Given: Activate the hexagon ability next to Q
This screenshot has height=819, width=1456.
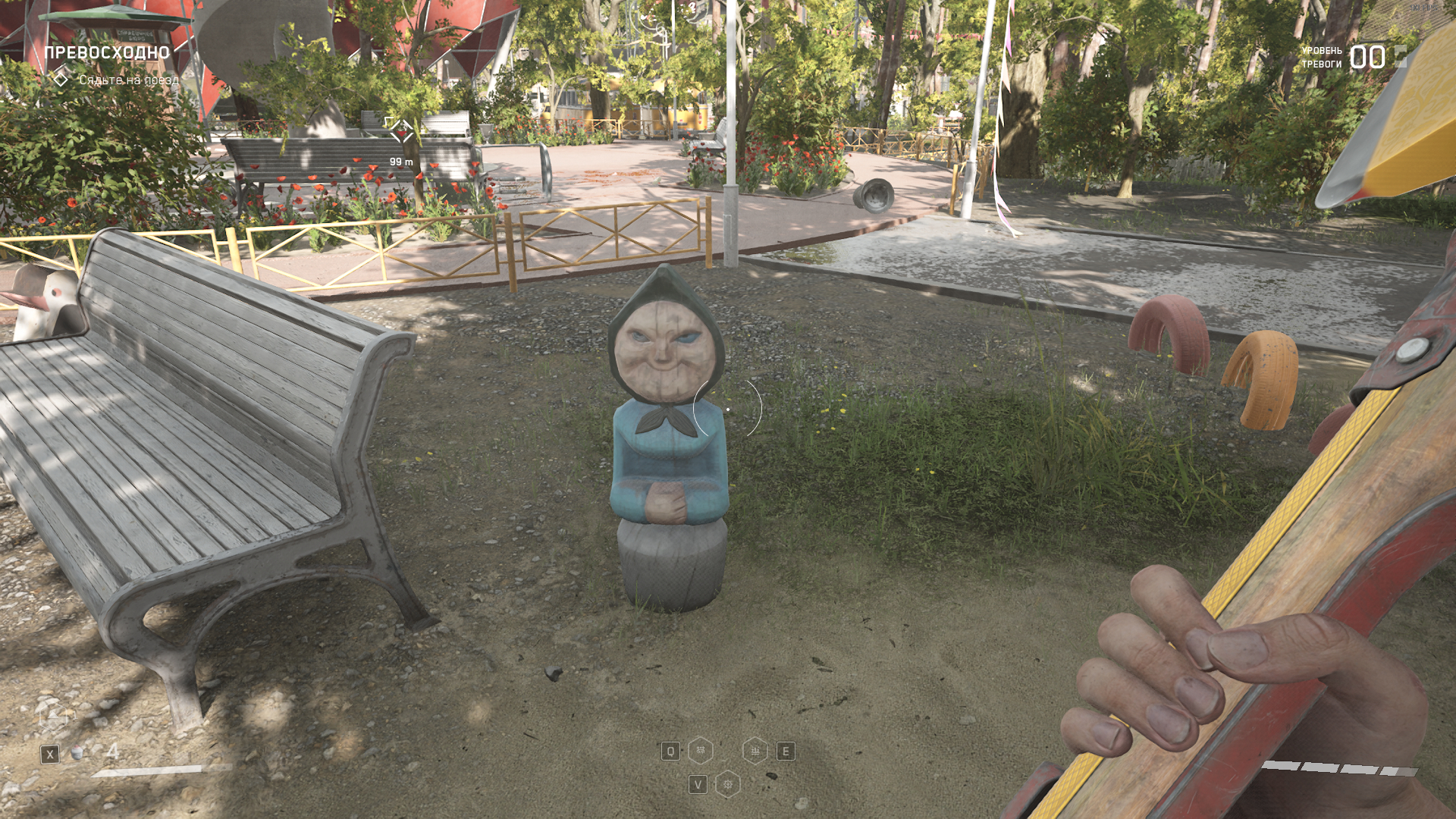Looking at the screenshot, I should coord(701,751).
